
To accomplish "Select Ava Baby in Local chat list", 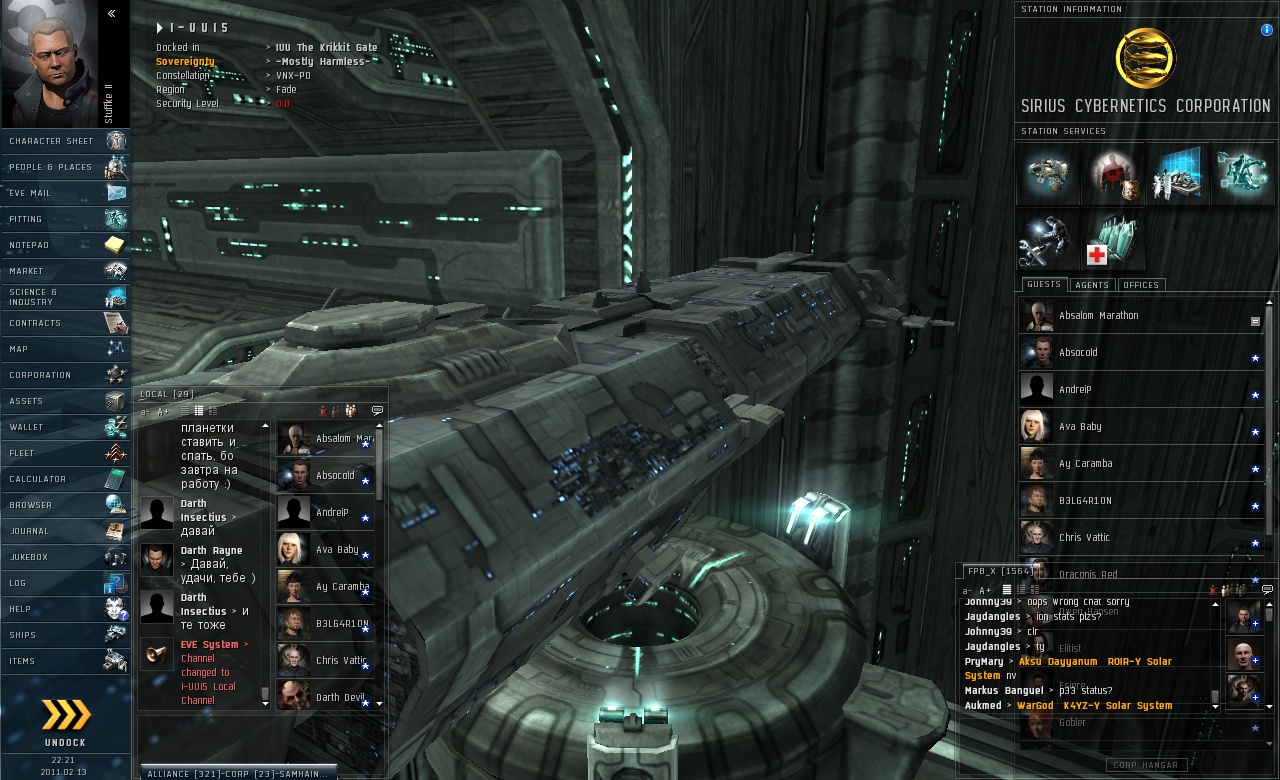I will pyautogui.click(x=337, y=550).
